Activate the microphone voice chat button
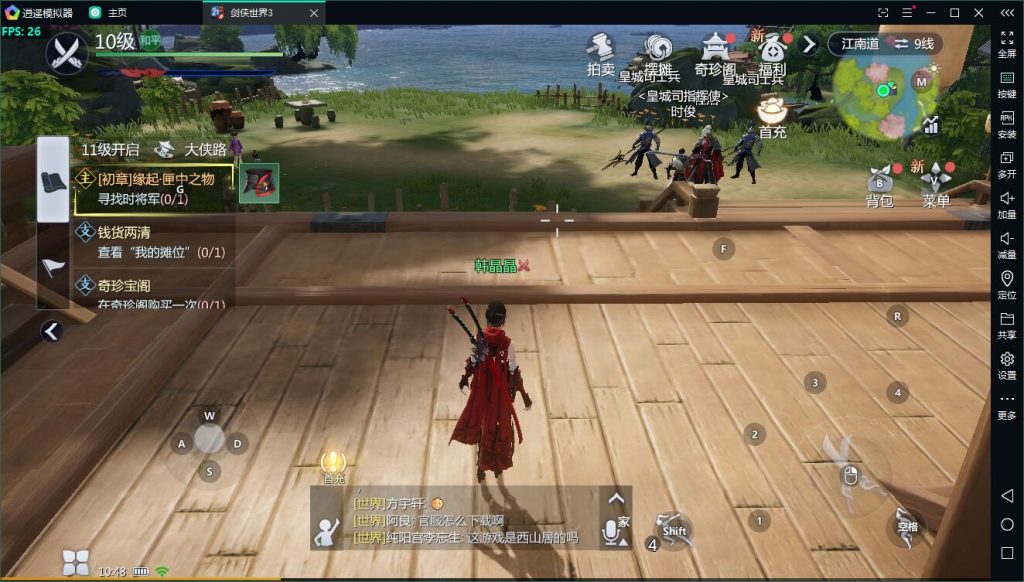The image size is (1024, 582). [611, 534]
